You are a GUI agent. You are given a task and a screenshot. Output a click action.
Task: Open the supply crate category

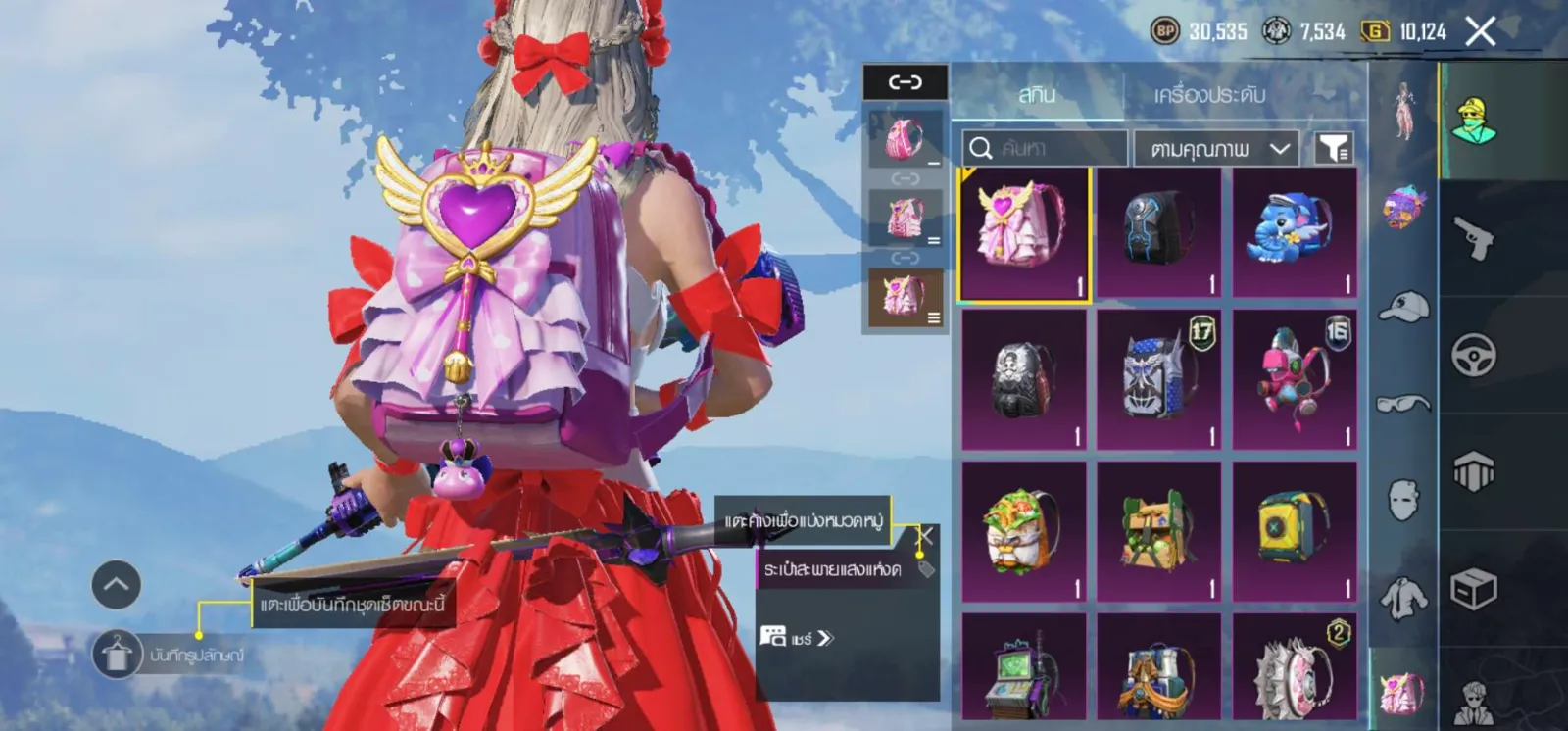coord(1474,590)
